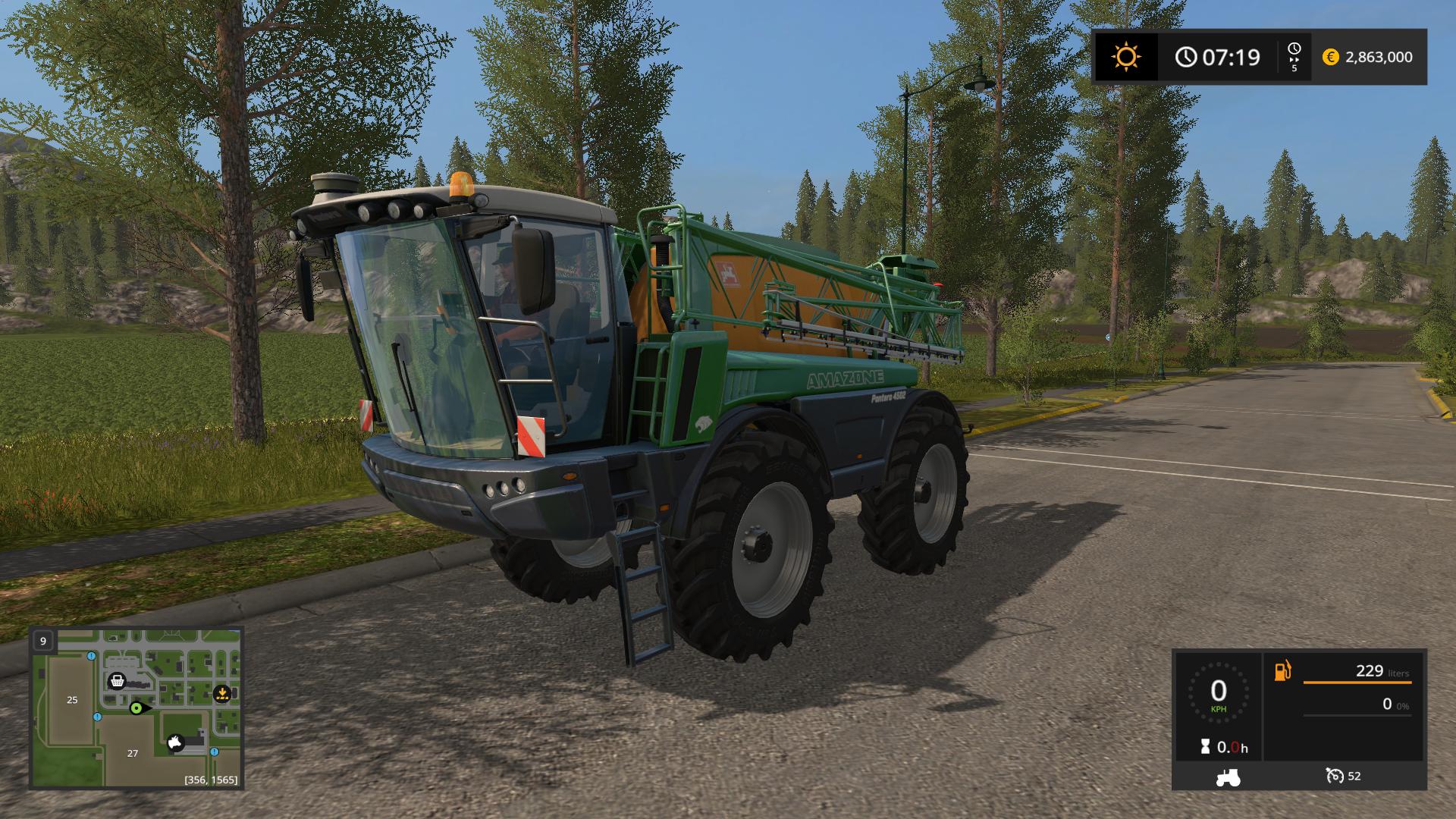Open the minimap
1456x819 pixels.
[136, 708]
